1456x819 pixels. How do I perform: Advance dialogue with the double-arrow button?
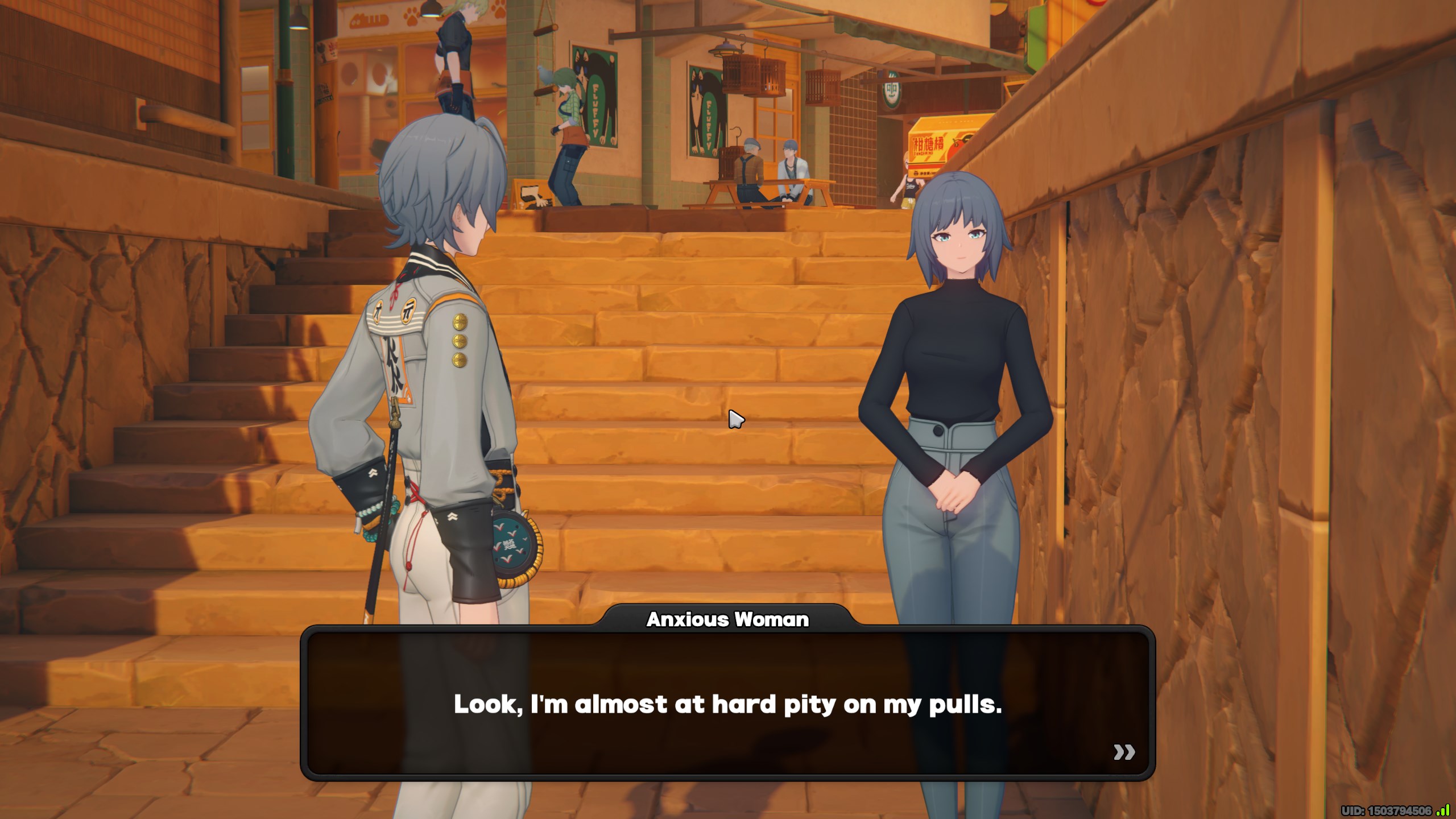coord(1124,752)
